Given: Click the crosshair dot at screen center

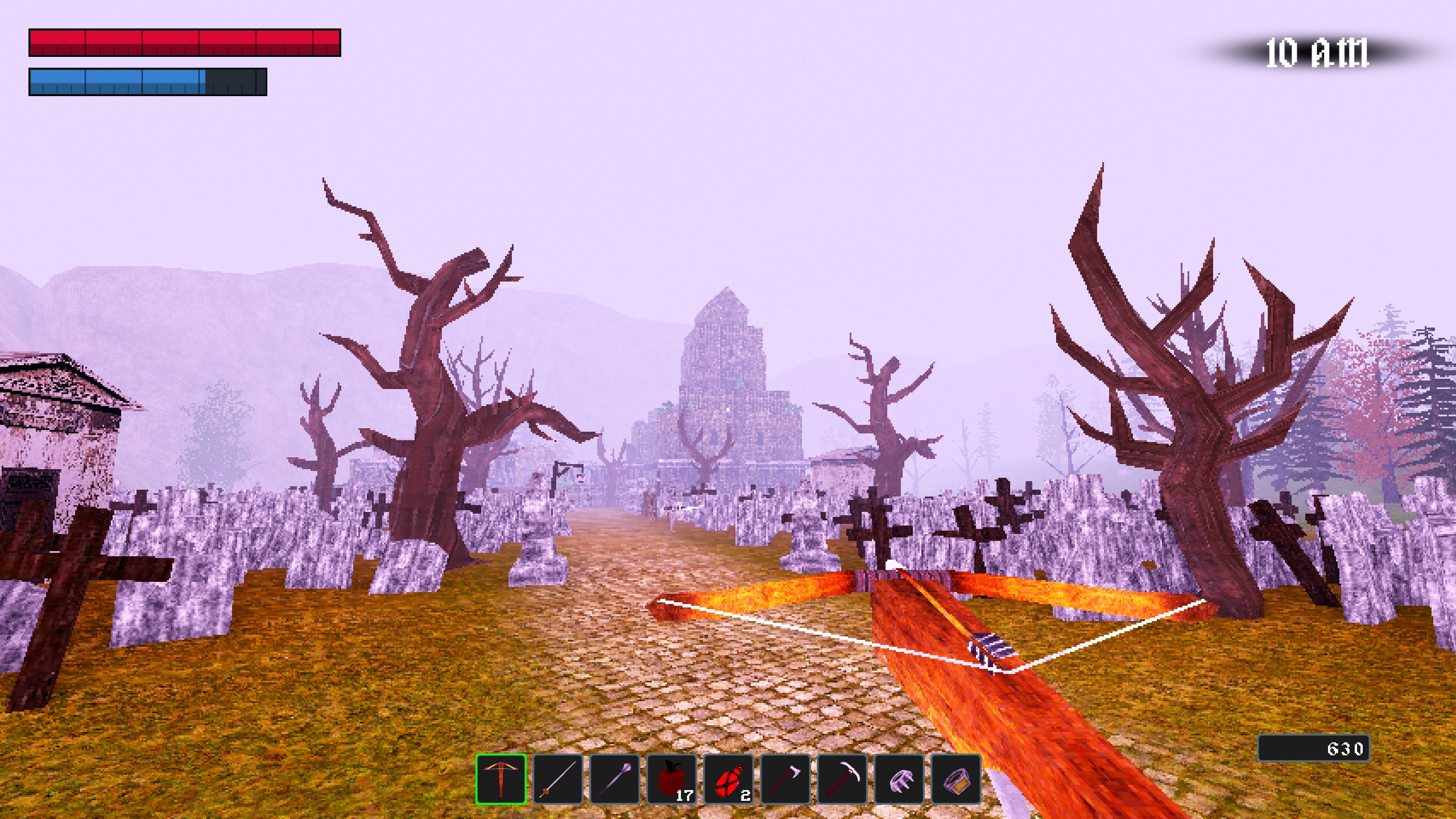Looking at the screenshot, I should coord(728,409).
